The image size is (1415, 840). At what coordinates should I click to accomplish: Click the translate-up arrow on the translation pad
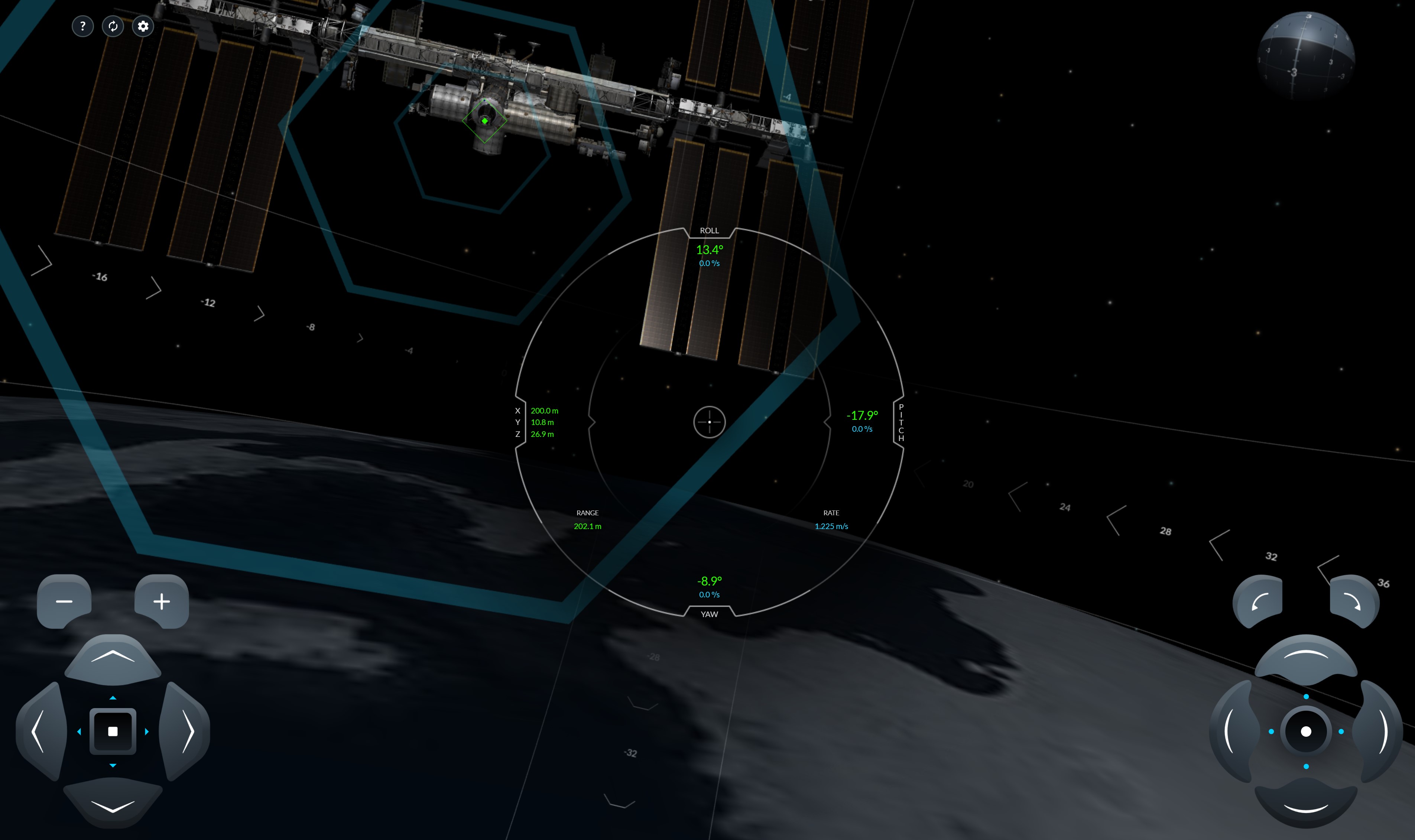[x=113, y=656]
